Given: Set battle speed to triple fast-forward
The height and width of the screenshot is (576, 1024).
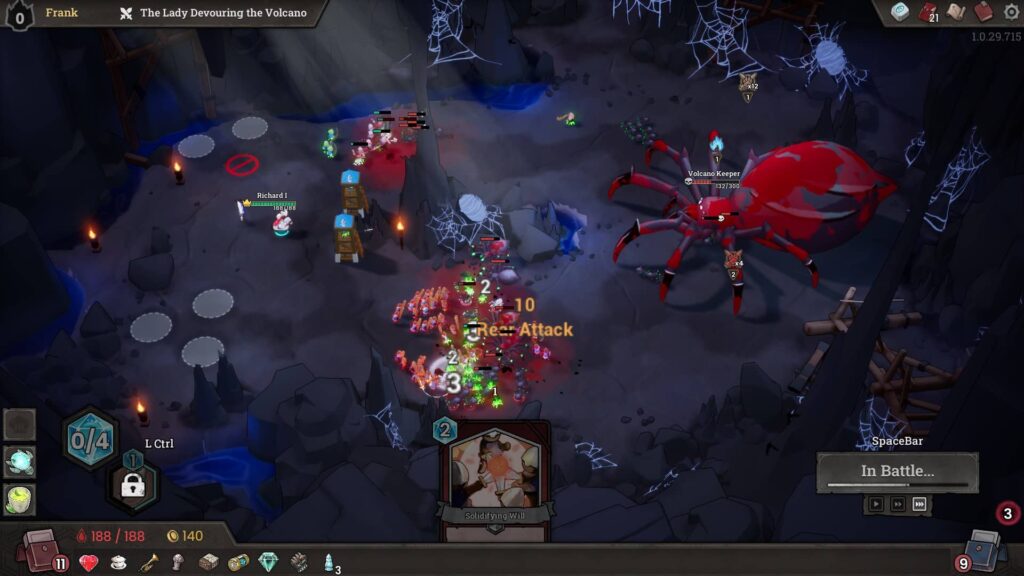Looking at the screenshot, I should coord(920,504).
